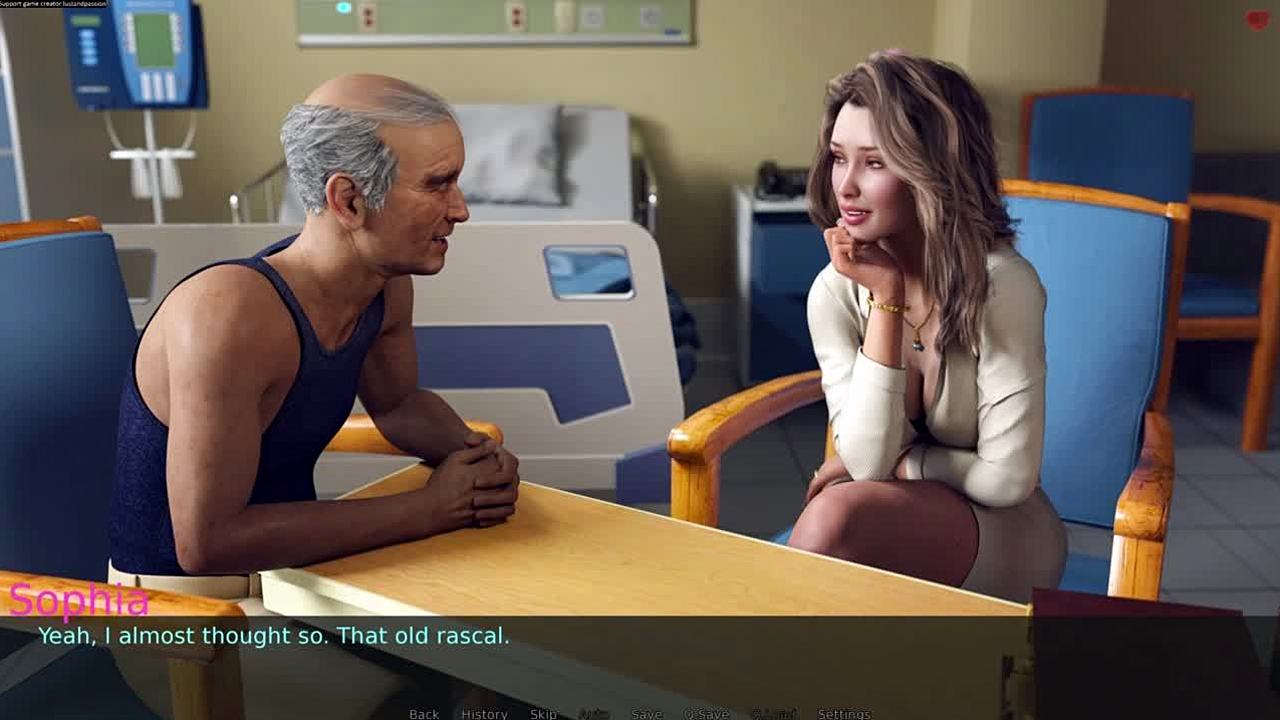Open the Save game screen
Viewport: 1280px width, 720px height.
(x=646, y=713)
